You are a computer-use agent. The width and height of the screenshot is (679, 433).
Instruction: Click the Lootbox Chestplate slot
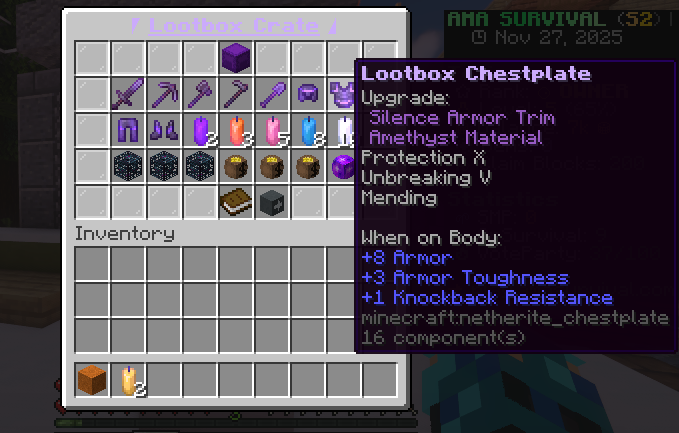pyautogui.click(x=343, y=94)
